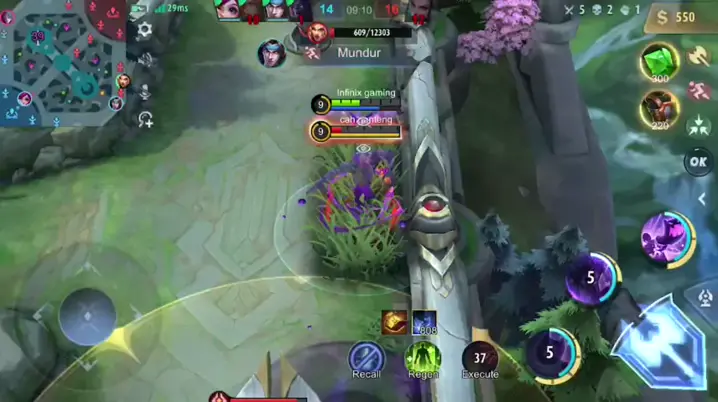Toggle the speaker sound icon

point(145,60)
